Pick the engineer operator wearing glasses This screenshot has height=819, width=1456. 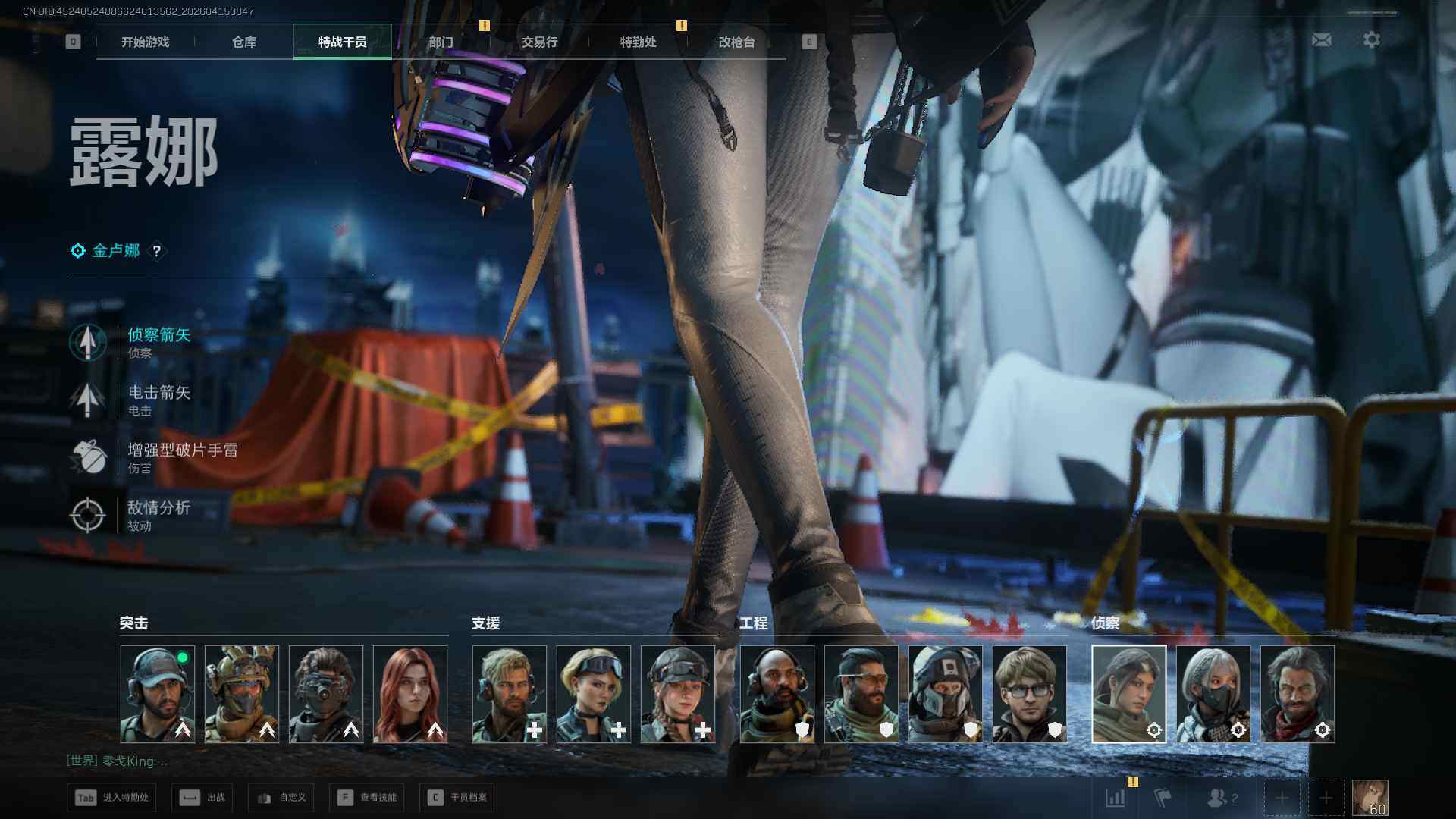coord(1029,693)
